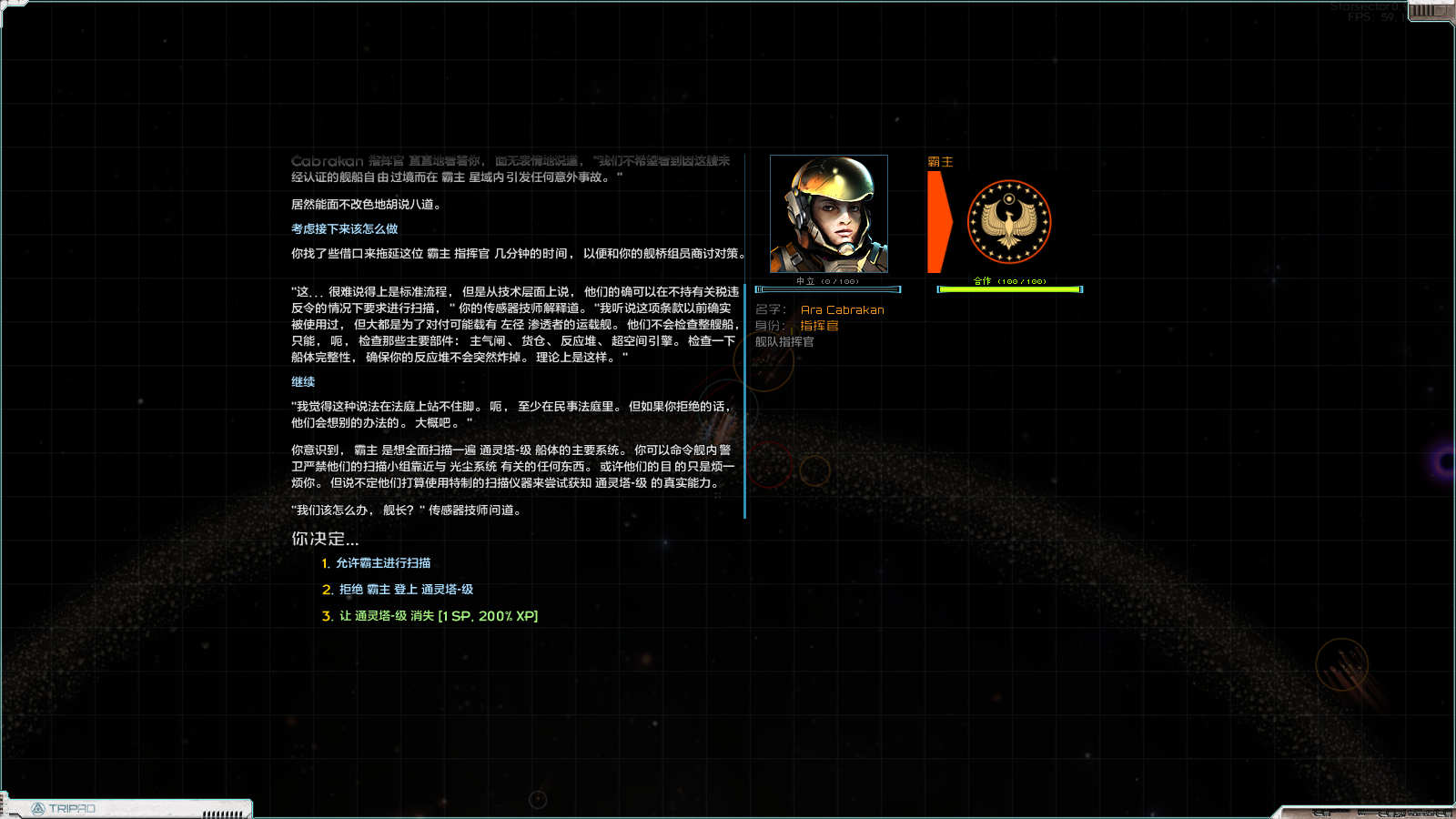Click the green 合作 (100/100) reputation bar
Screen dimensions: 1456x819
1009,288
